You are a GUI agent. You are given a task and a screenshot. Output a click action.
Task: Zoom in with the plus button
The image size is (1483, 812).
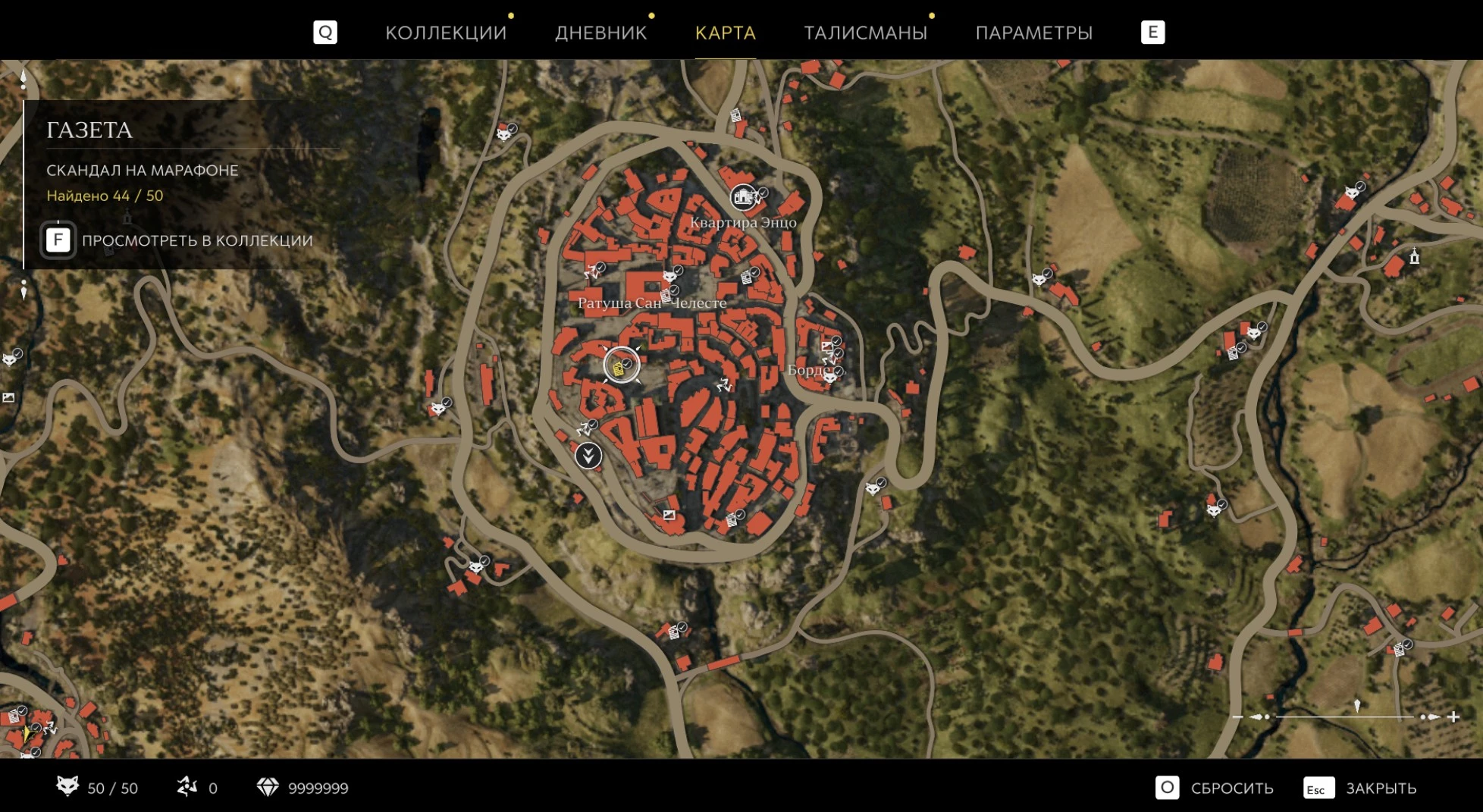[x=1453, y=716]
